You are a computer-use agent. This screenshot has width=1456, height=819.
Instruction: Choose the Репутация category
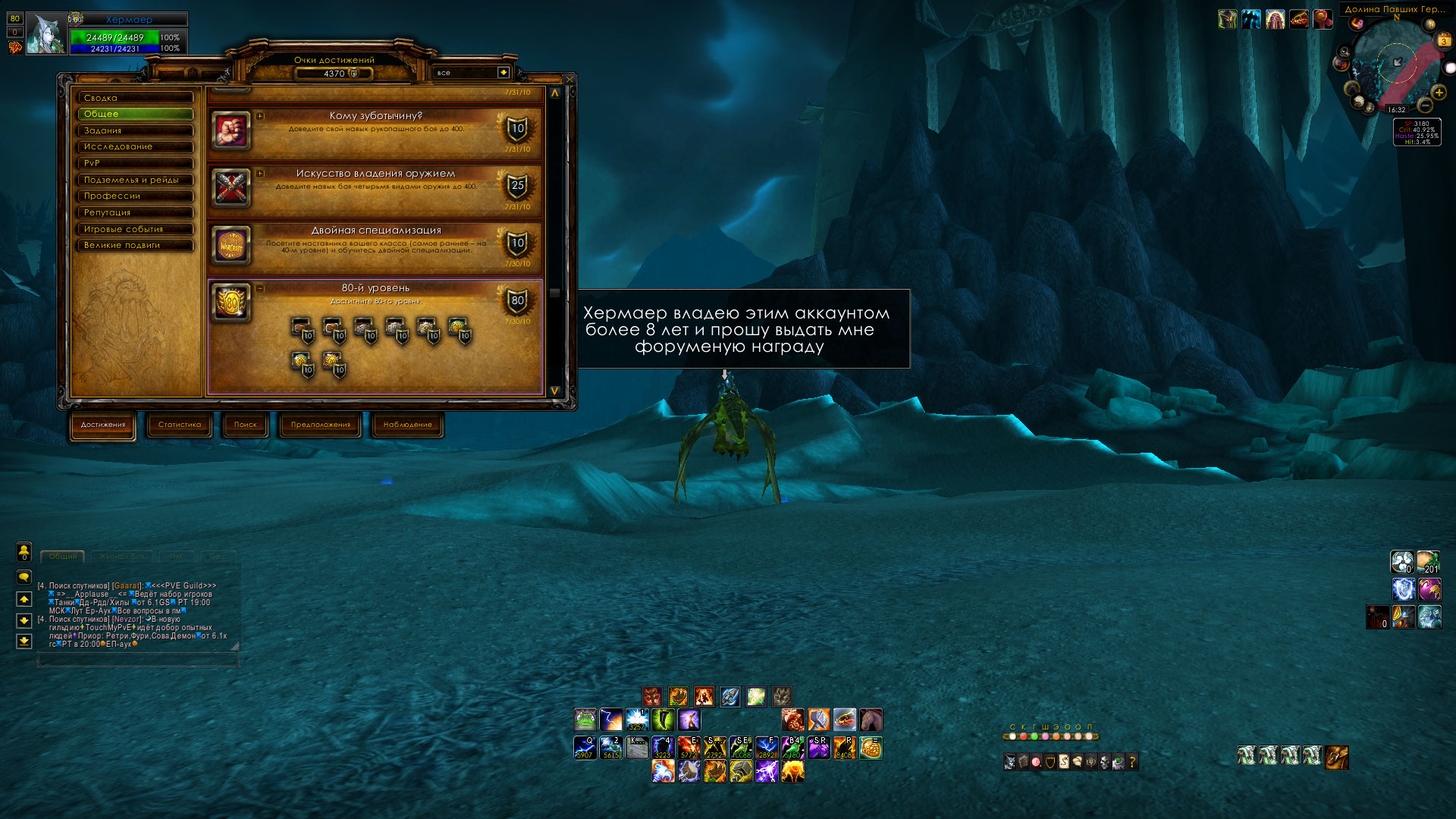[x=135, y=212]
